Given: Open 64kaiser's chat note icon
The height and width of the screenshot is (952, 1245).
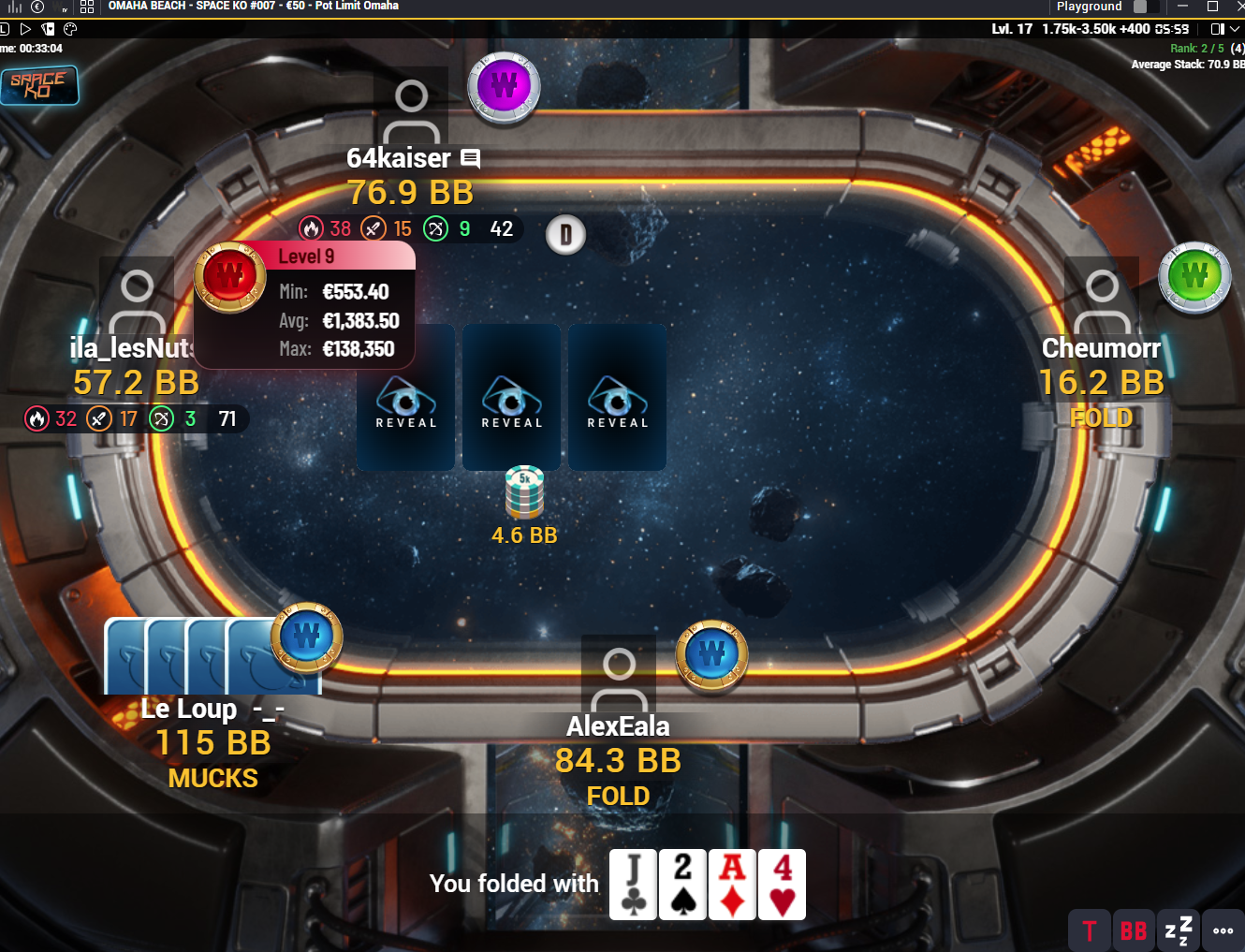Looking at the screenshot, I should 471,159.
